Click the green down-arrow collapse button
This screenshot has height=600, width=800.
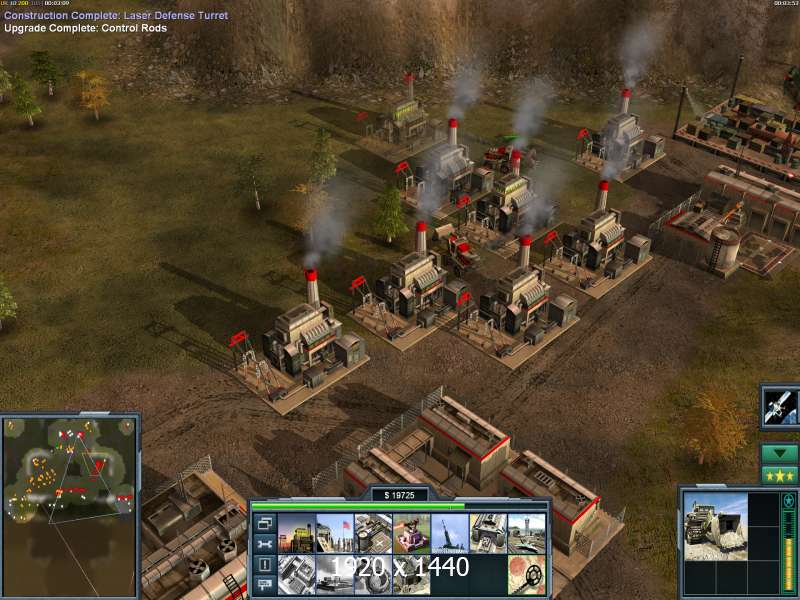point(779,452)
